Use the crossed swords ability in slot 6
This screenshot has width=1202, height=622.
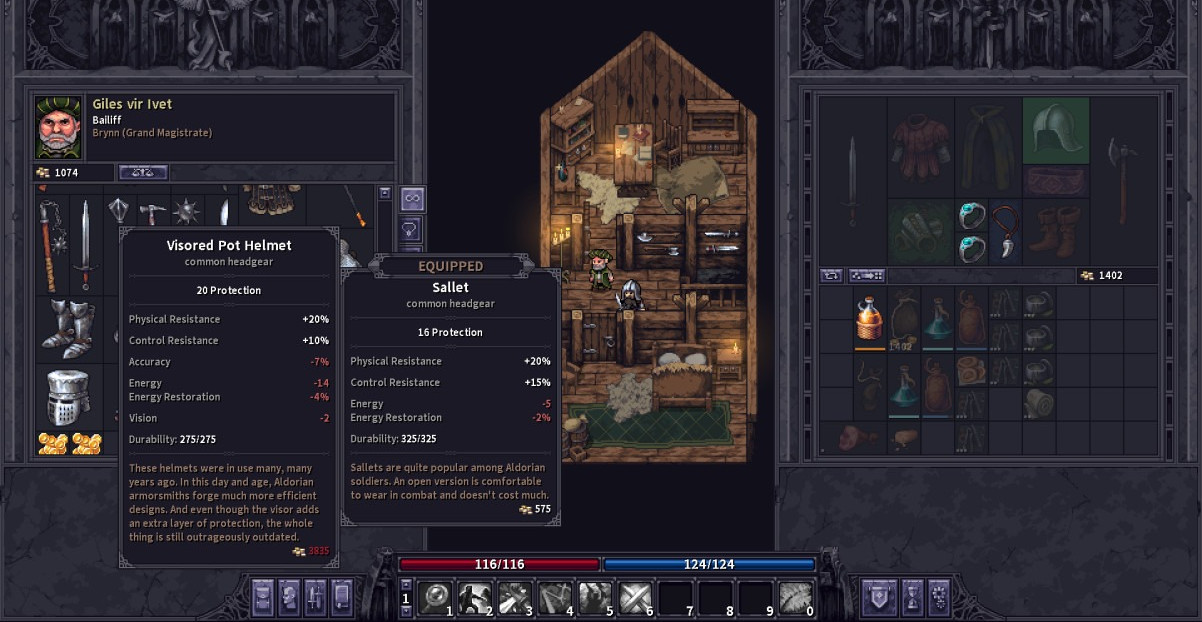pyautogui.click(x=636, y=597)
